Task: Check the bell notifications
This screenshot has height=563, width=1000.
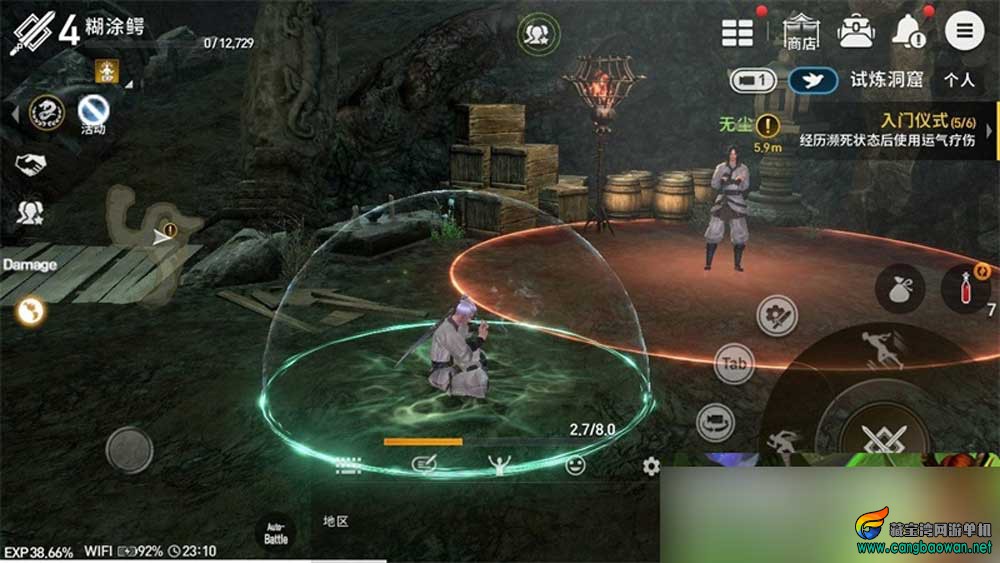Action: [910, 31]
